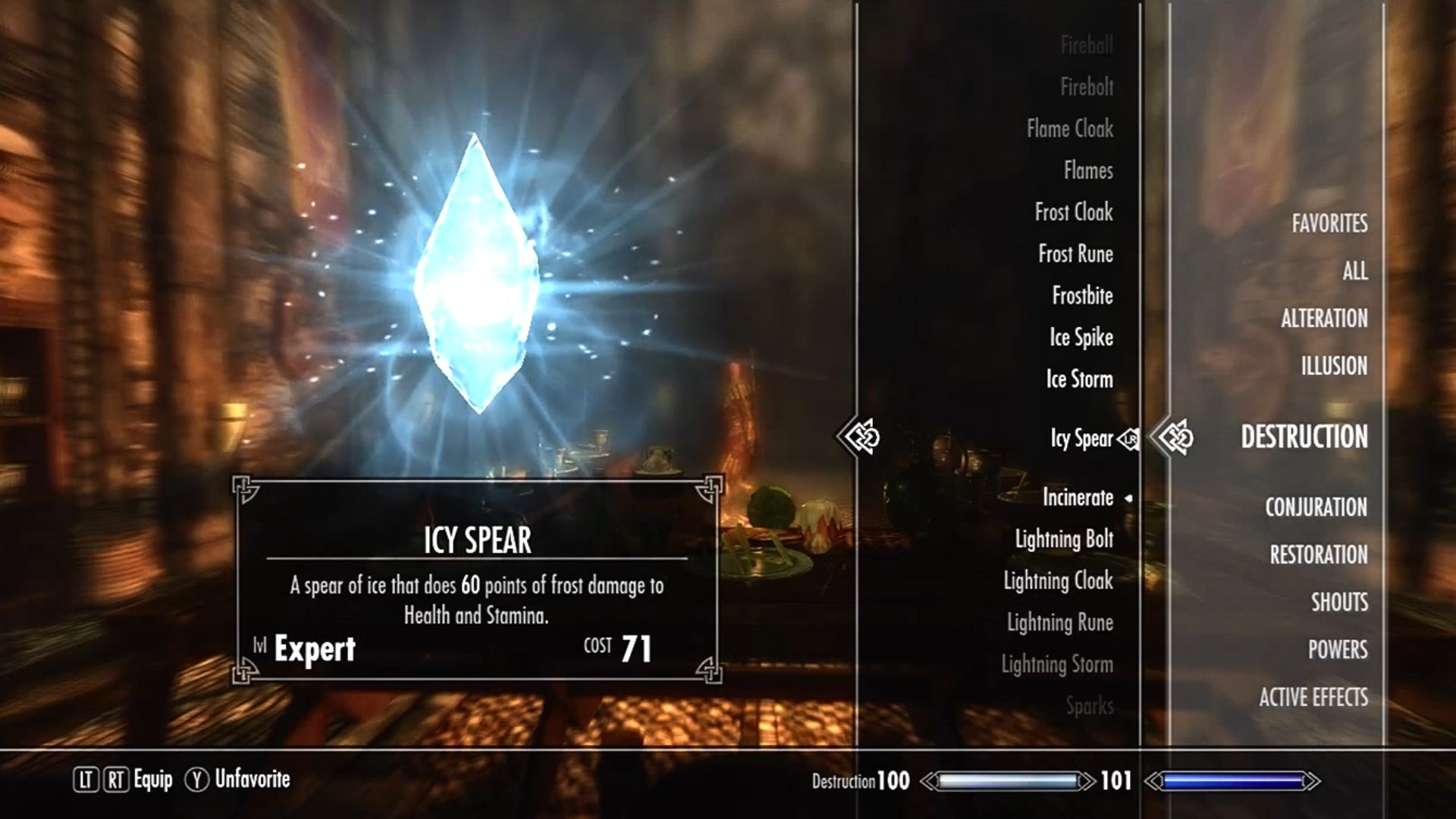Switch to the Alteration school
The height and width of the screenshot is (819, 1456).
click(x=1324, y=318)
